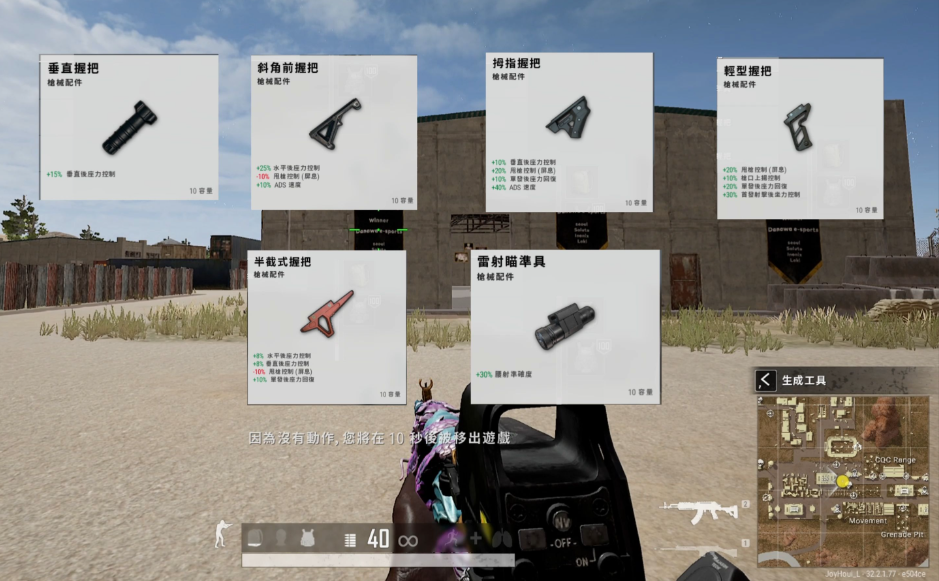Select the 雷射瞄準具 laser sight card
The width and height of the screenshot is (939, 581).
565,326
